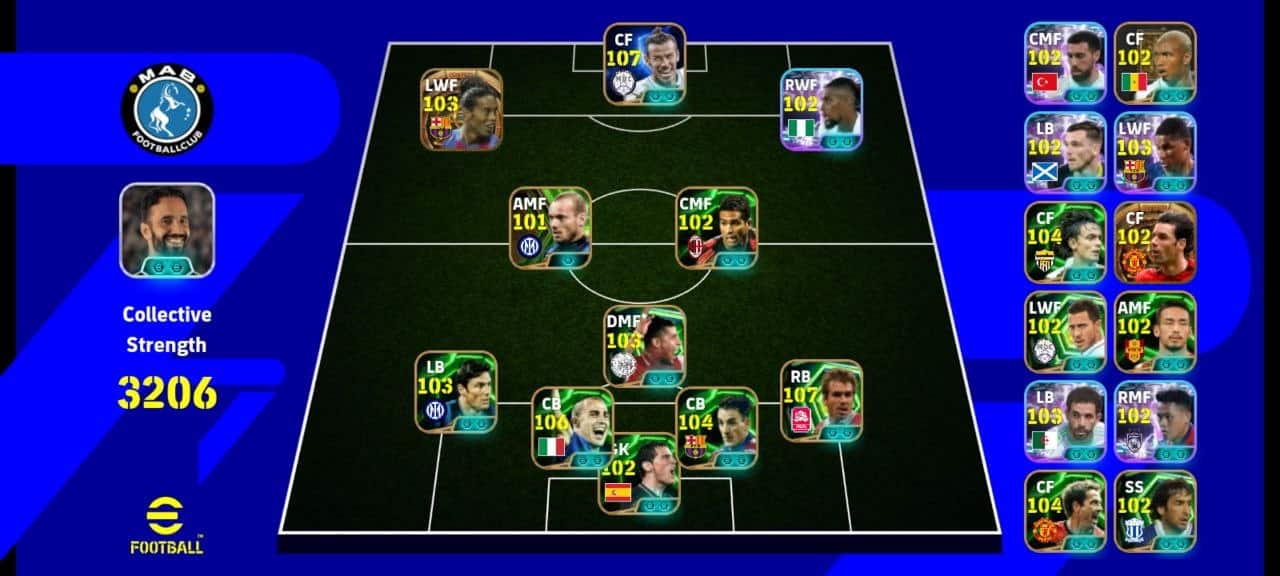Select the CF 102 Manchester United card

coord(1155,242)
